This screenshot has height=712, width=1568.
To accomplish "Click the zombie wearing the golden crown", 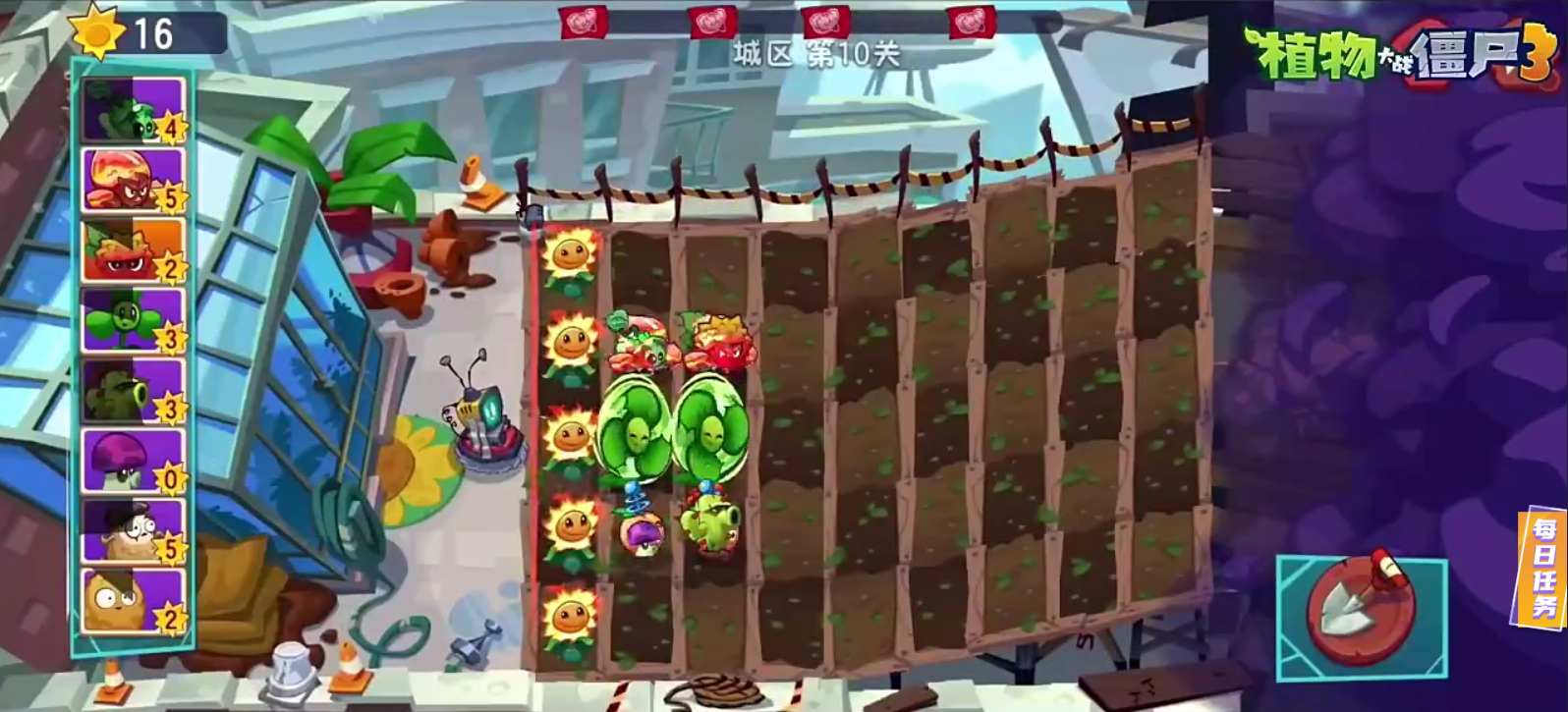I will click(729, 339).
